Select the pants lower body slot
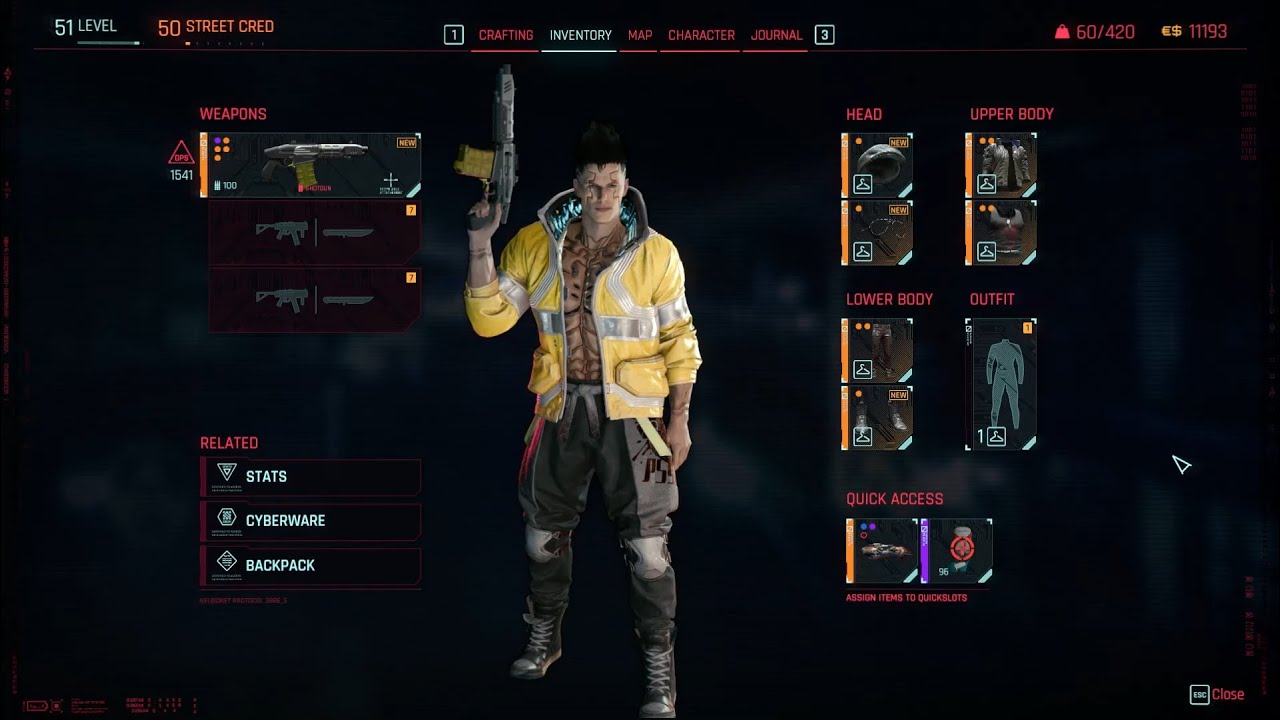Viewport: 1280px width, 720px height. click(877, 351)
